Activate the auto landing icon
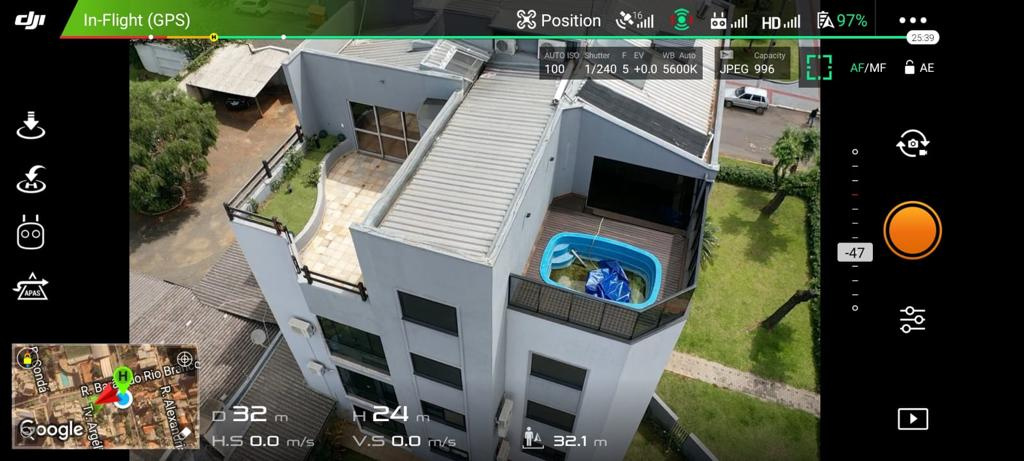1024x461 pixels. [x=32, y=127]
